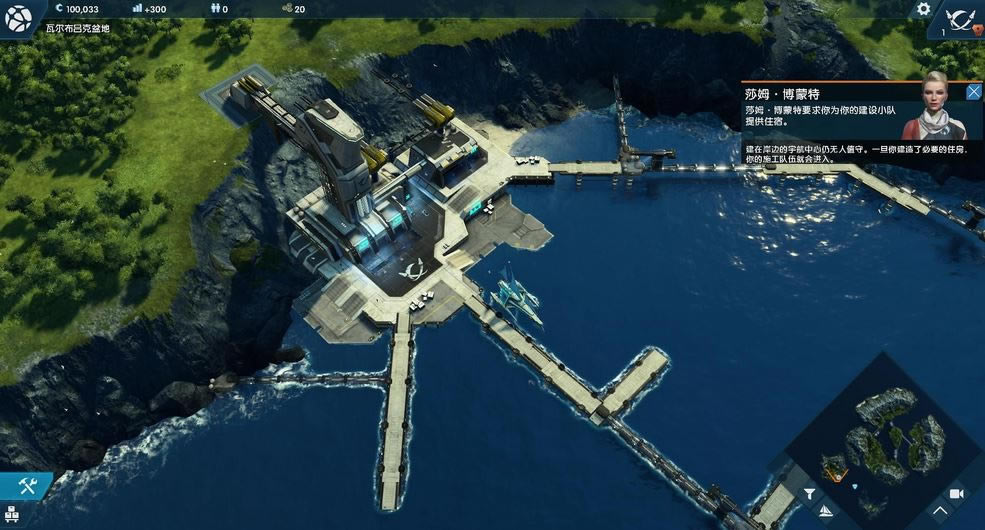985x530 pixels.
Task: Select the sailboat icon beside minimap
Action: pyautogui.click(x=825, y=511)
